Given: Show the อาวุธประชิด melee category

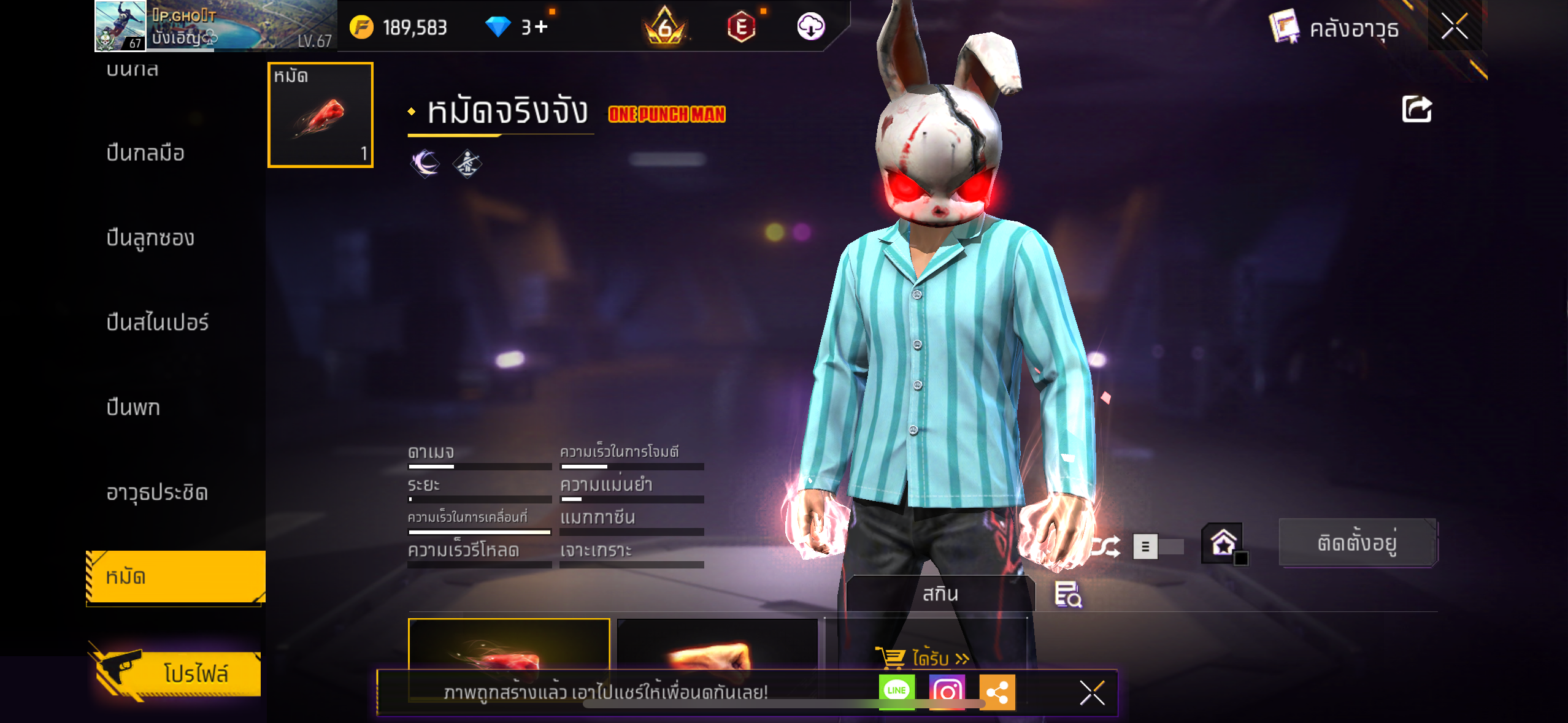Looking at the screenshot, I should pyautogui.click(x=157, y=492).
